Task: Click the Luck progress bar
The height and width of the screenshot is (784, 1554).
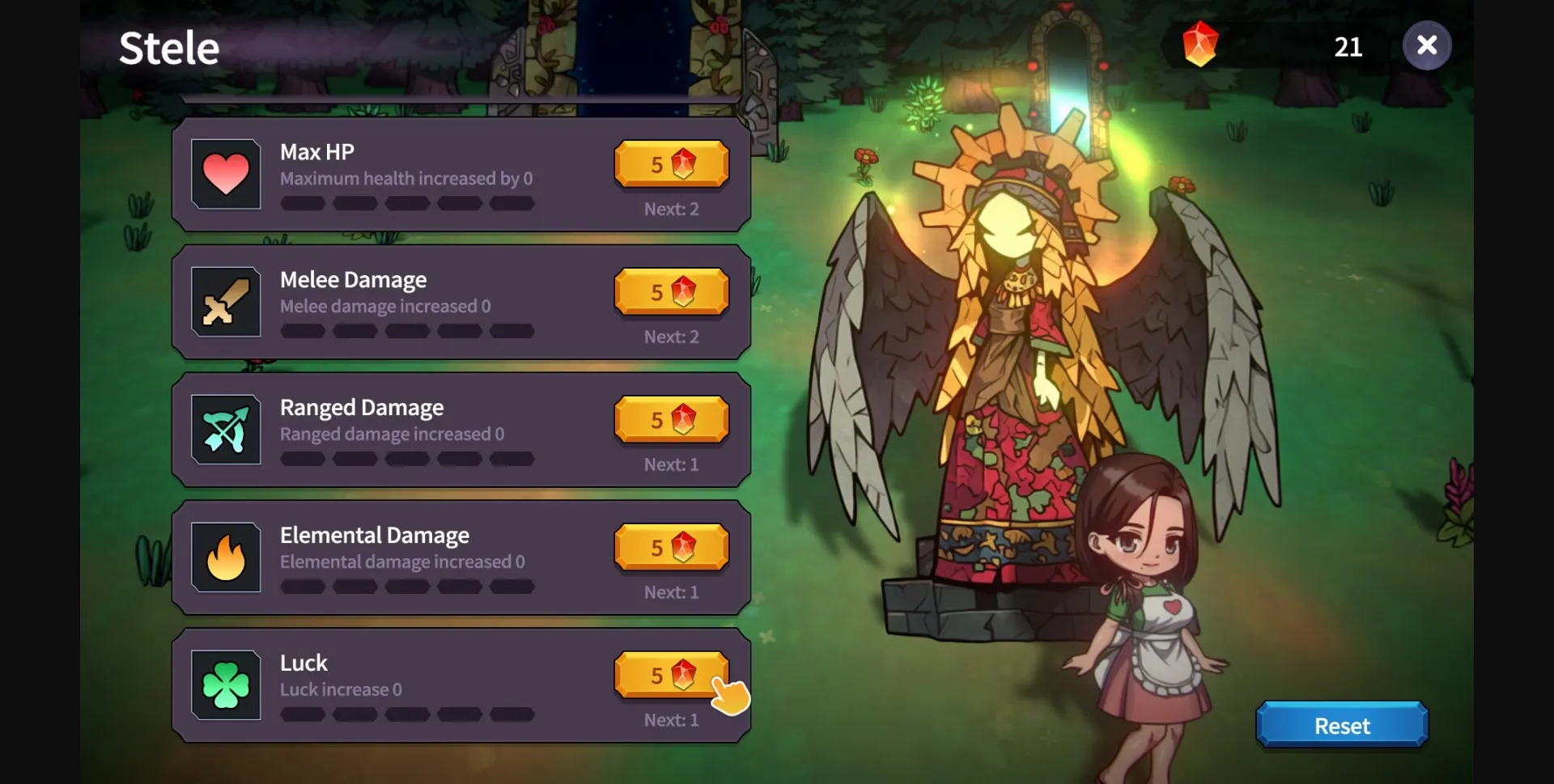Action: (407, 715)
